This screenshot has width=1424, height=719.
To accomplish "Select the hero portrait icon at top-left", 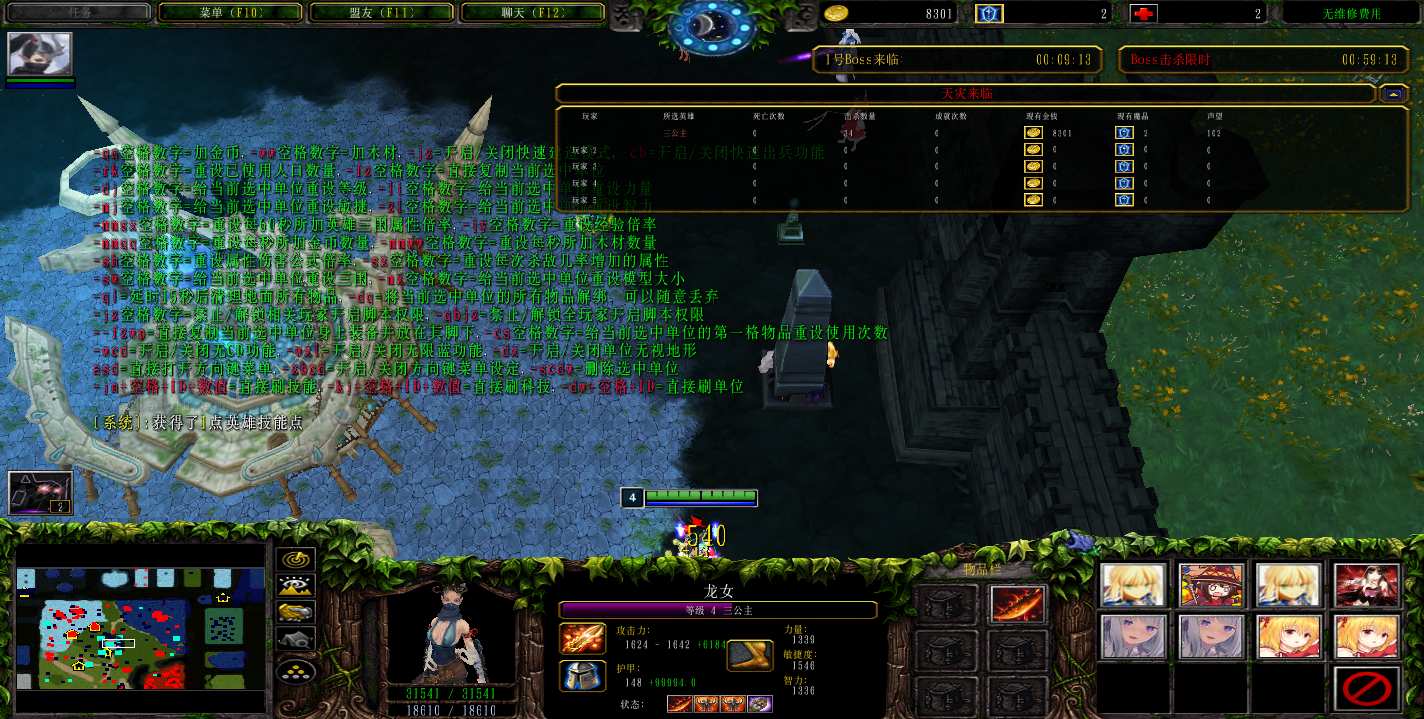I will point(40,54).
